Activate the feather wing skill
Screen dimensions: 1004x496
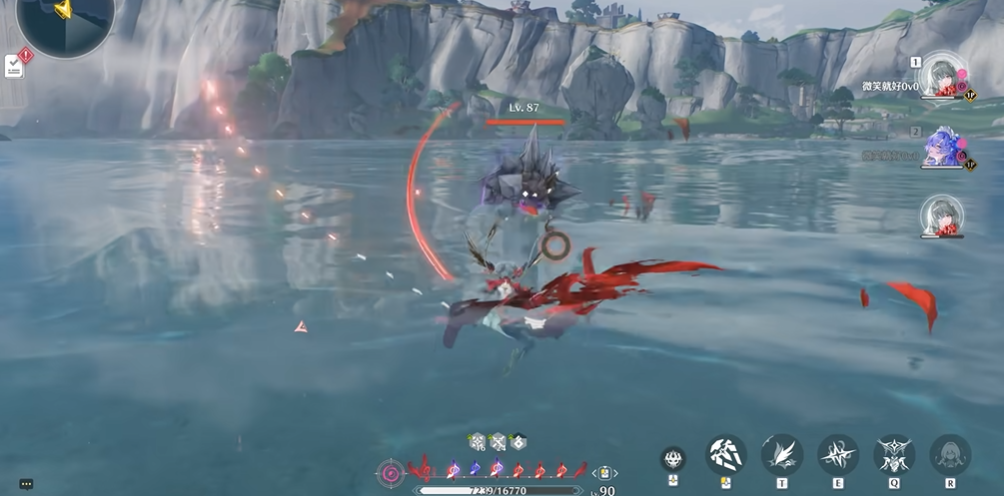(x=782, y=455)
